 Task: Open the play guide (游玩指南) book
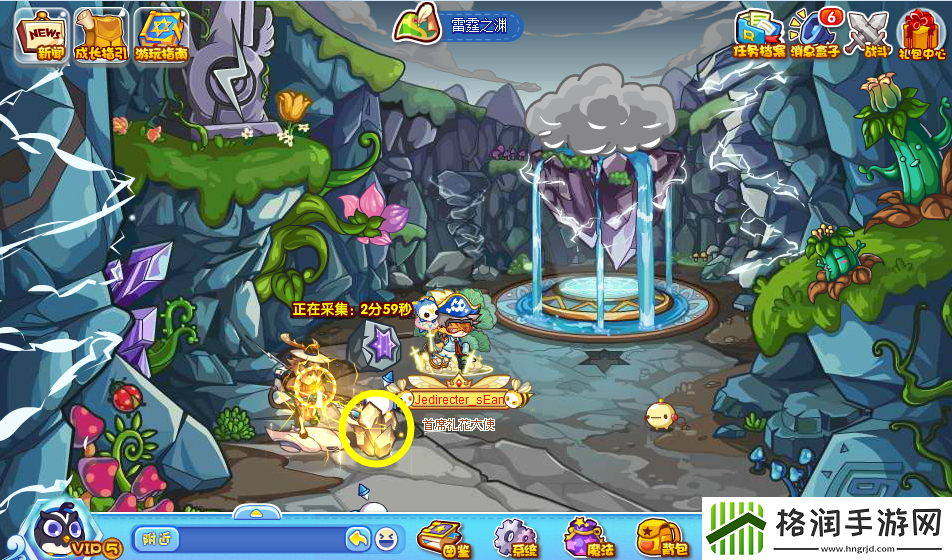162,34
